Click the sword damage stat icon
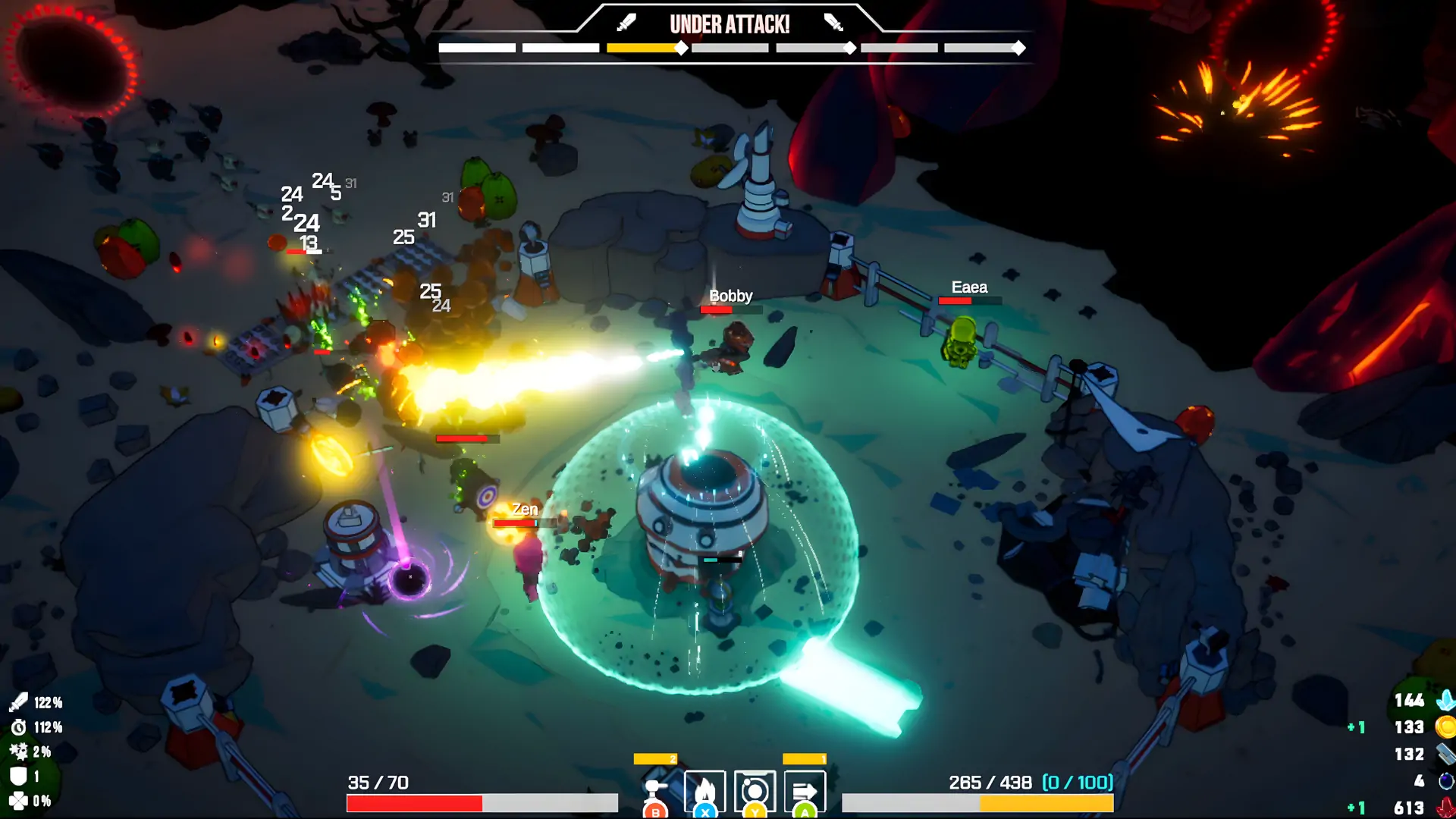The height and width of the screenshot is (819, 1456). 18,702
